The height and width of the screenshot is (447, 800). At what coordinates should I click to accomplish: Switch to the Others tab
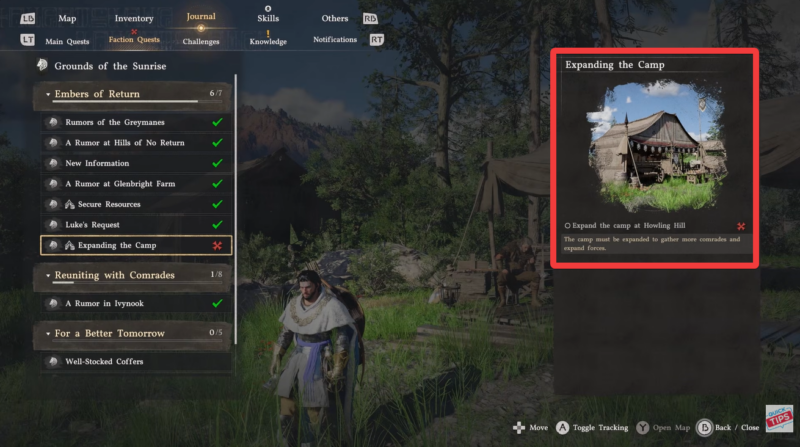click(x=335, y=18)
